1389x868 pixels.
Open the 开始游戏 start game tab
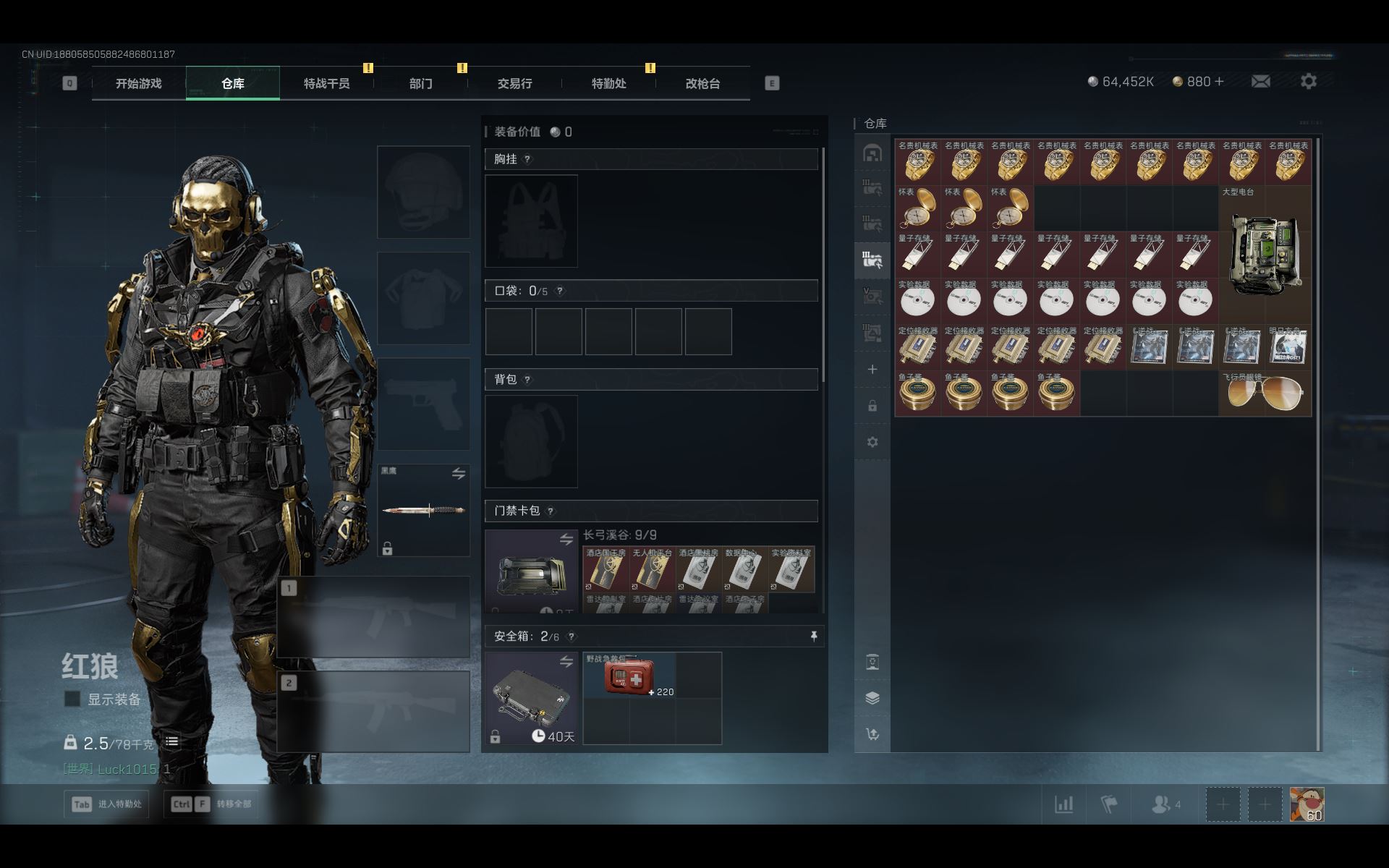click(138, 84)
